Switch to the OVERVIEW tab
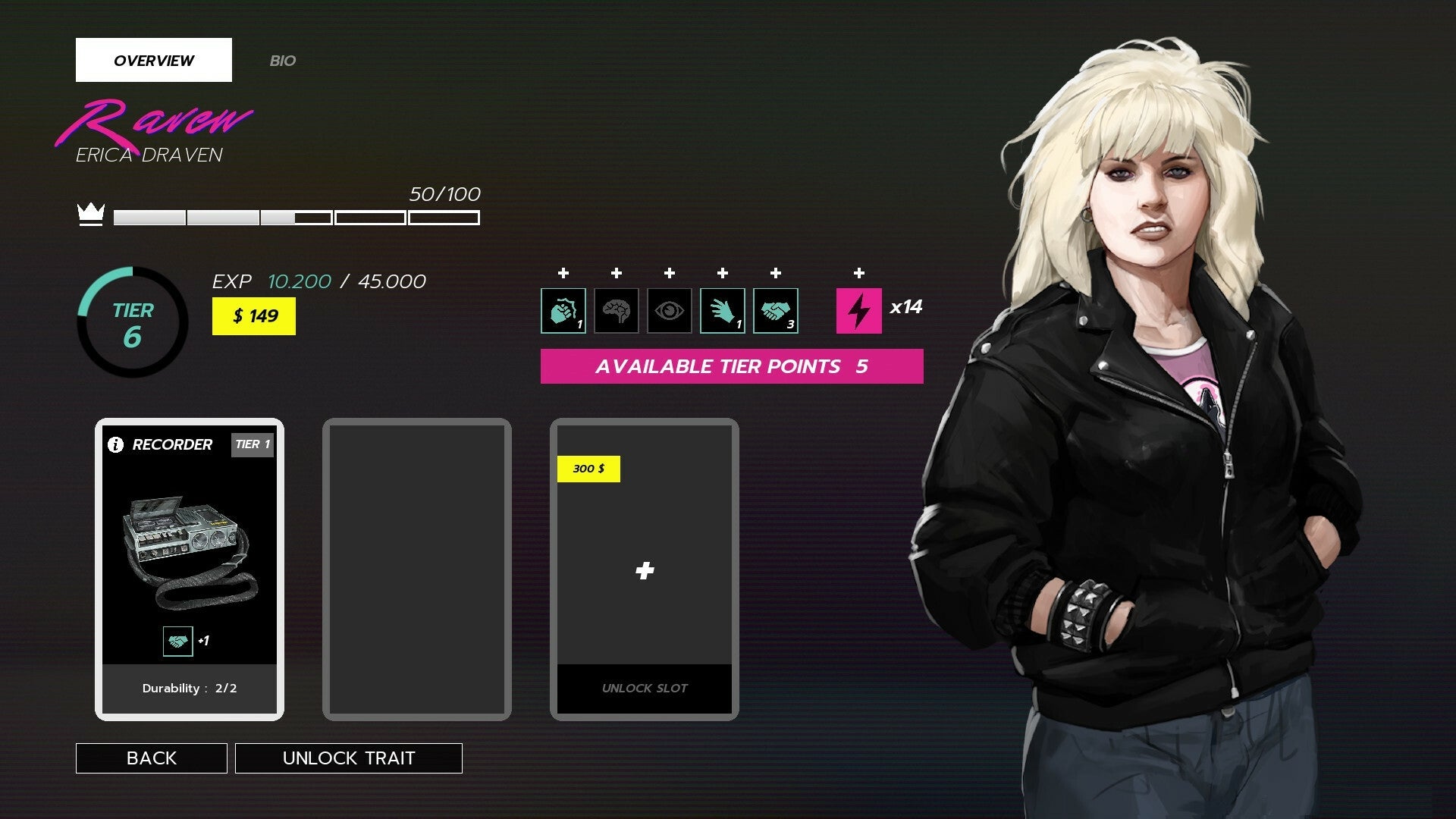Screen dimensions: 1456x819 pyautogui.click(x=154, y=60)
